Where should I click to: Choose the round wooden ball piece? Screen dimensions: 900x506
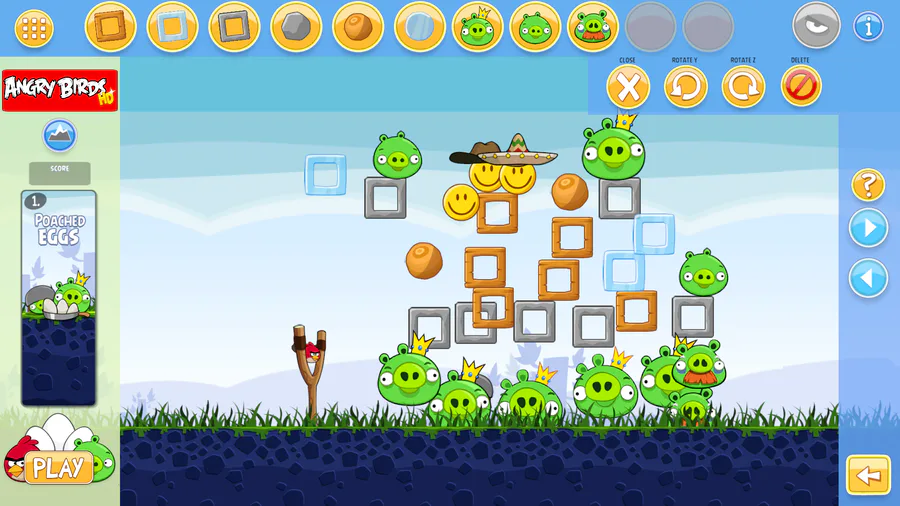click(357, 27)
